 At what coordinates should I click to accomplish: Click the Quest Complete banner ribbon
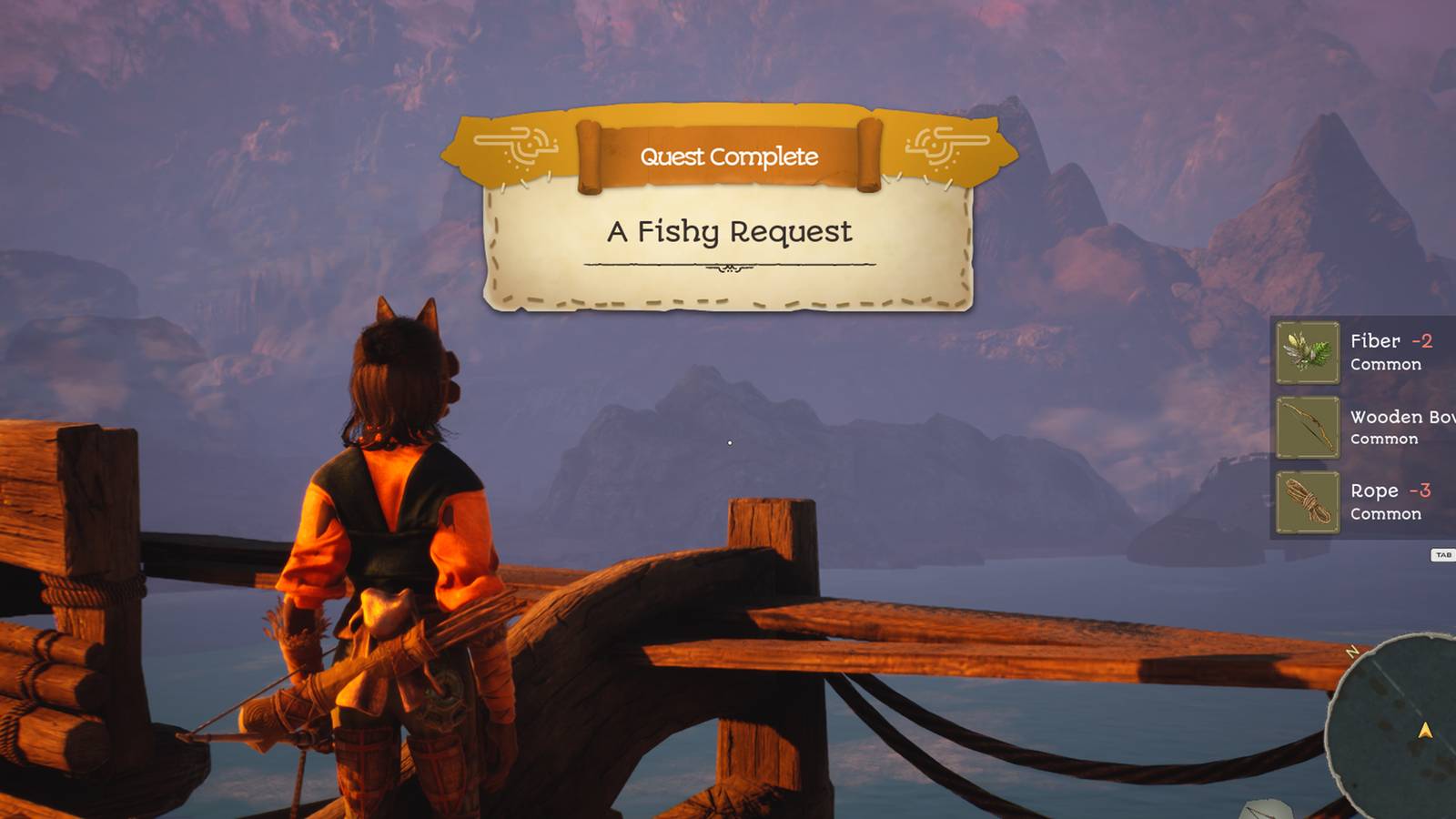click(x=728, y=157)
